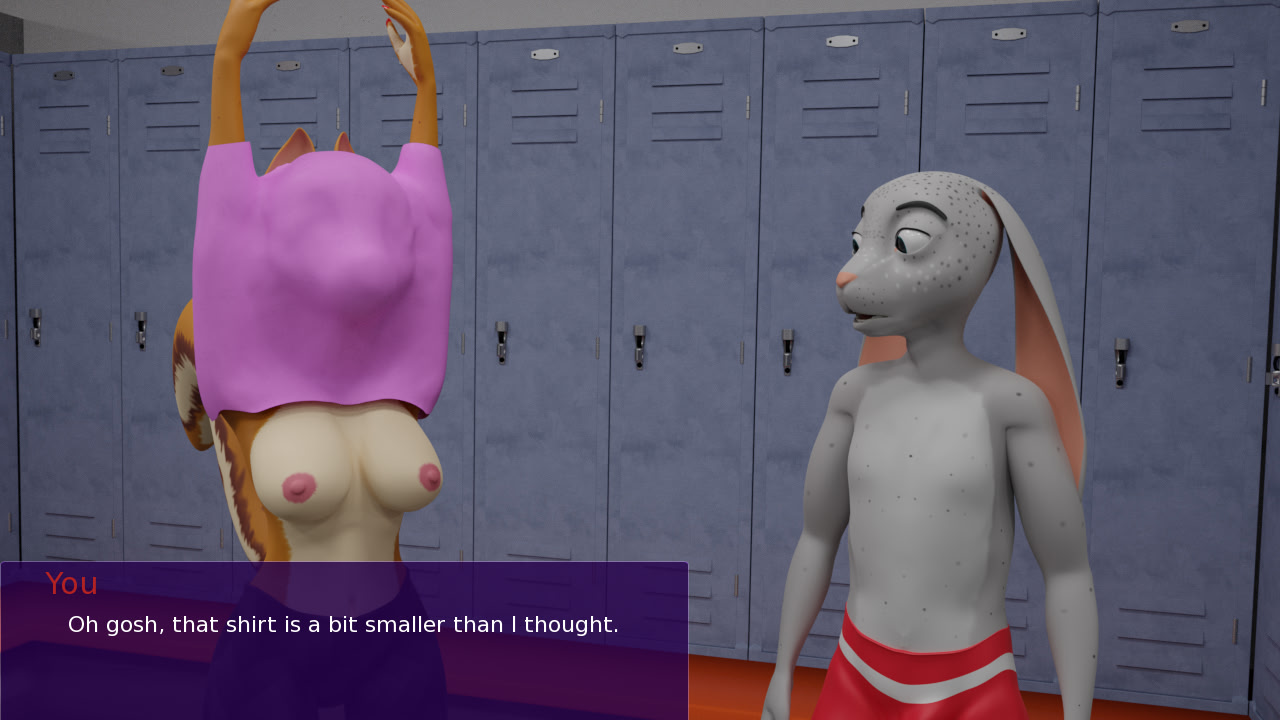Image resolution: width=1280 pixels, height=720 pixels.
Task: Click the dialogue text to advance
Action: pos(343,624)
